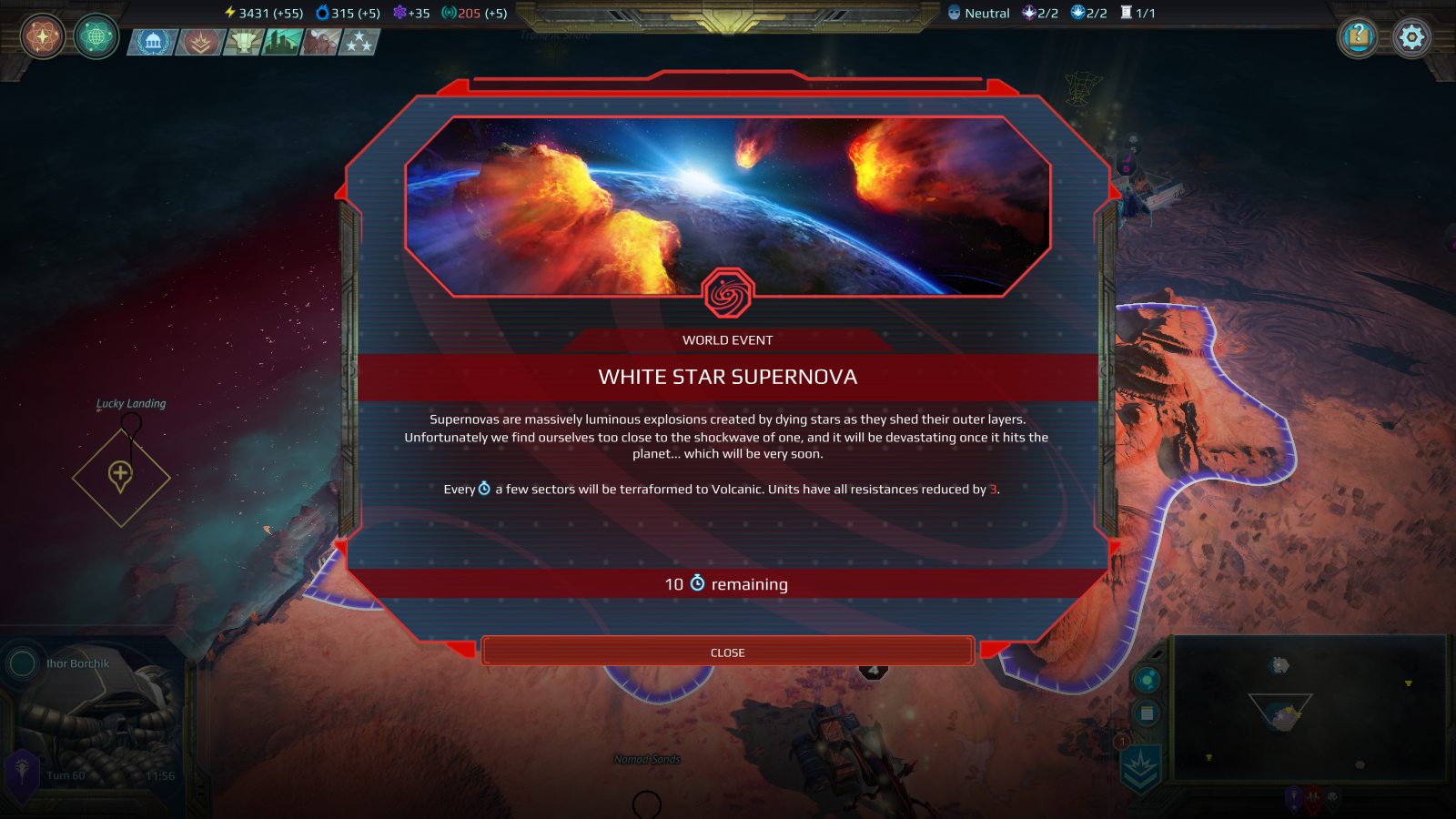The height and width of the screenshot is (819, 1456).
Task: Open the event log list button
Action: [1147, 713]
